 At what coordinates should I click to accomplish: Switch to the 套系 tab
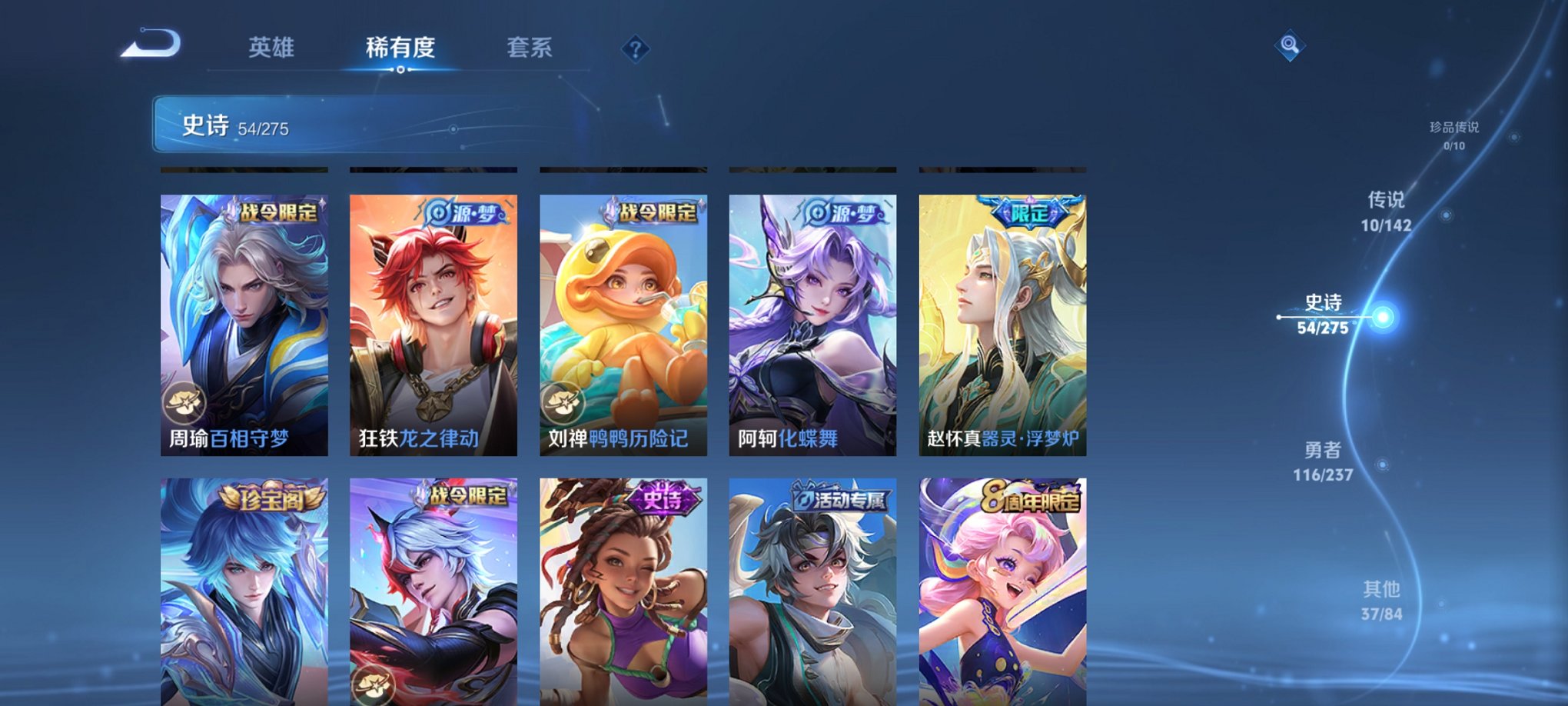click(535, 48)
